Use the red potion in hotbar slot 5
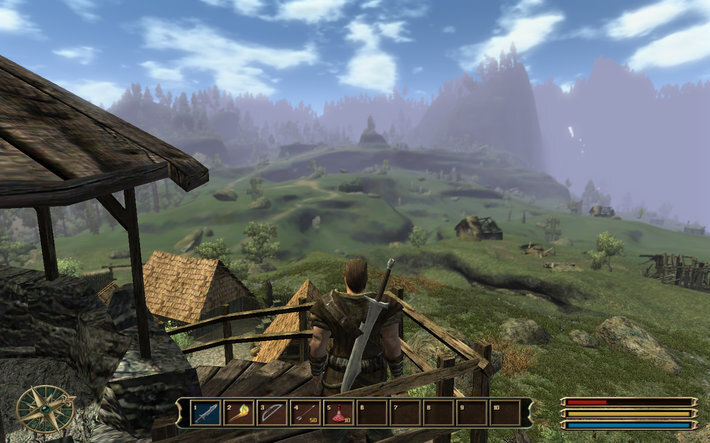This screenshot has width=710, height=443. click(x=339, y=412)
